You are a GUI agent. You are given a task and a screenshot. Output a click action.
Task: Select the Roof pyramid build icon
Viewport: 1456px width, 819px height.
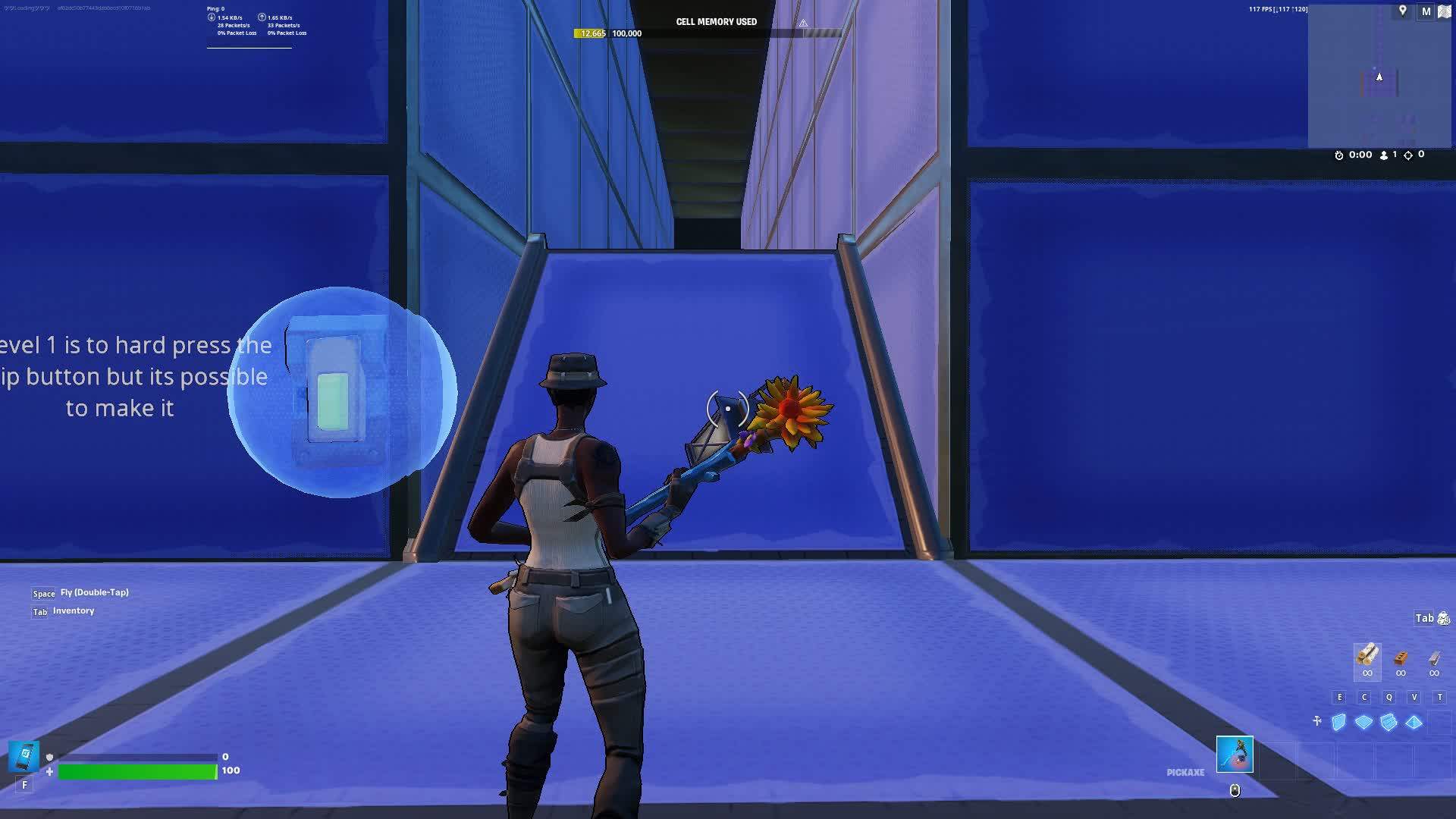(x=1413, y=723)
